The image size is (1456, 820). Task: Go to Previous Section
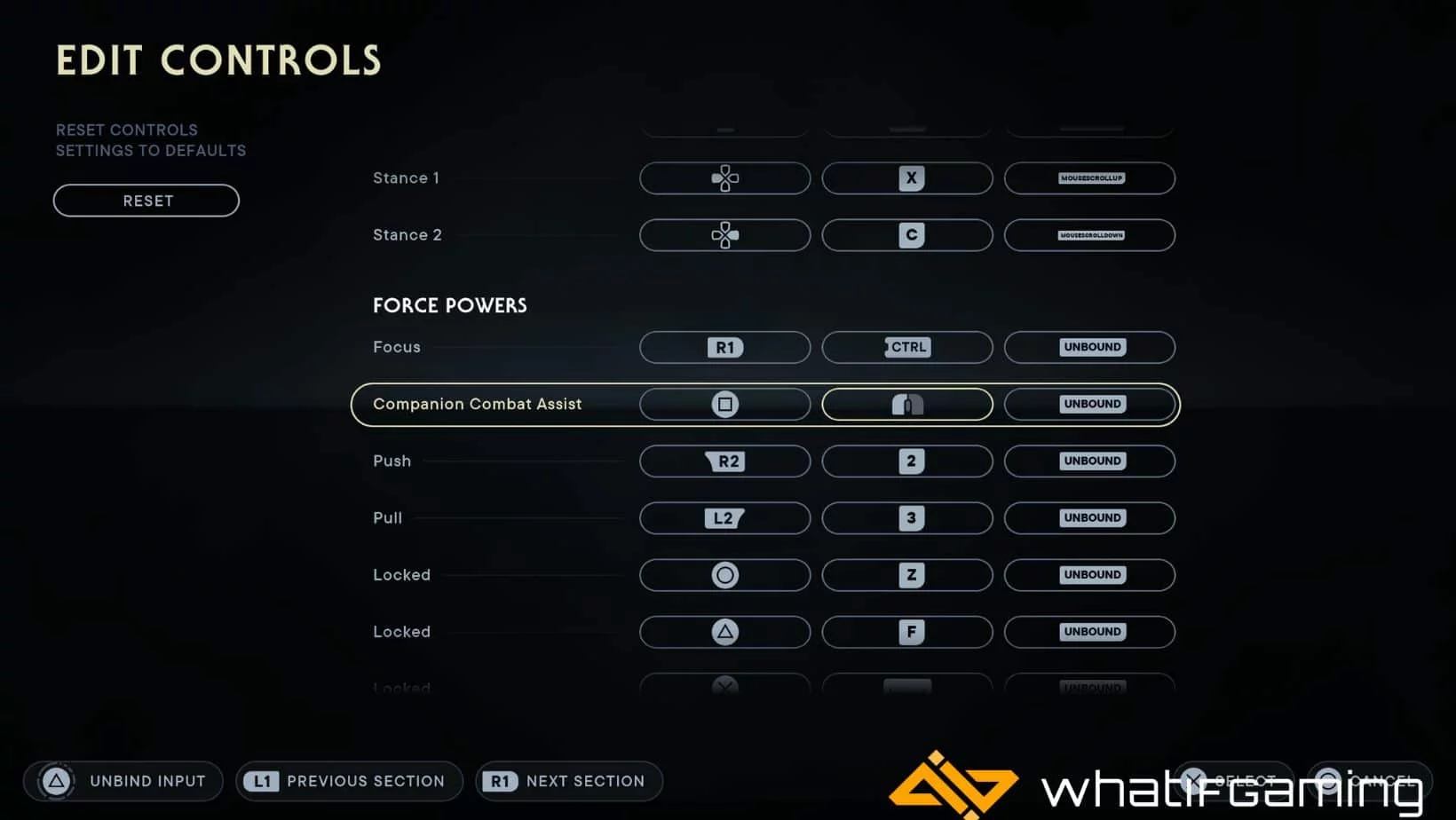(349, 781)
